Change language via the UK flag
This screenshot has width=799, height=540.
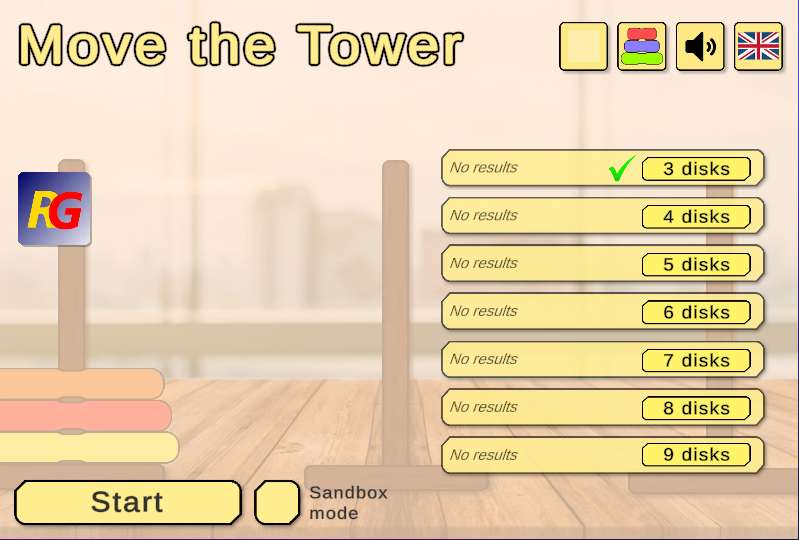click(x=758, y=47)
